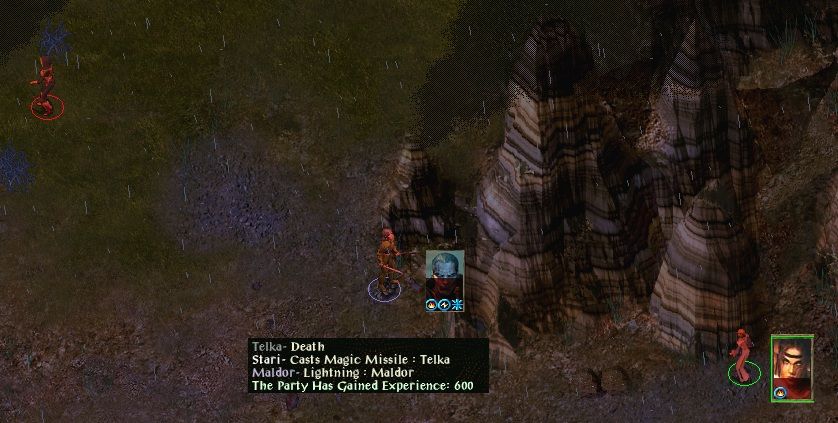Click the snowflake status icon under the portrait
The width and height of the screenshot is (838, 423).
coord(457,304)
